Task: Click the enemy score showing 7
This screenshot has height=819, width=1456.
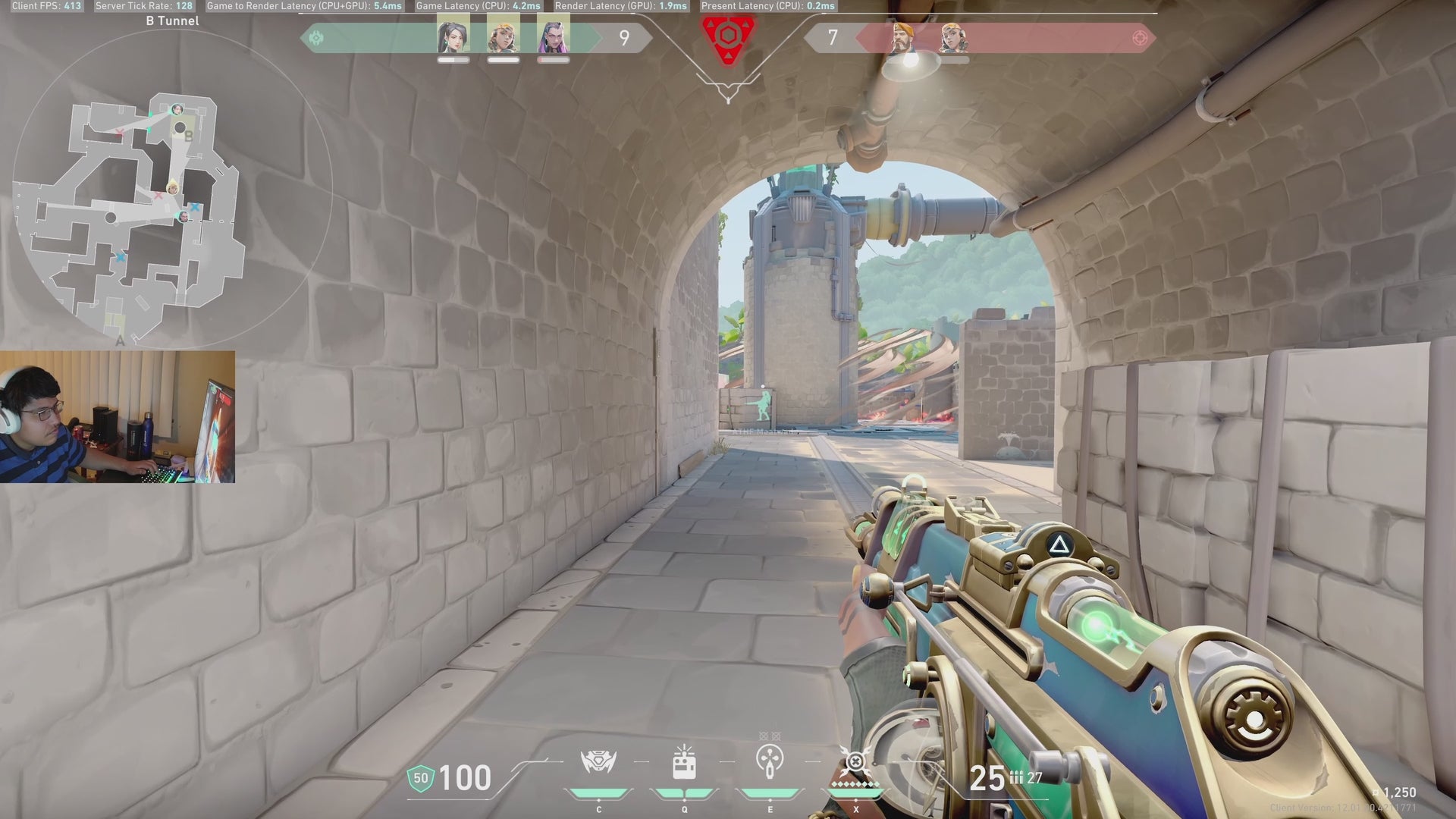Action: point(835,38)
